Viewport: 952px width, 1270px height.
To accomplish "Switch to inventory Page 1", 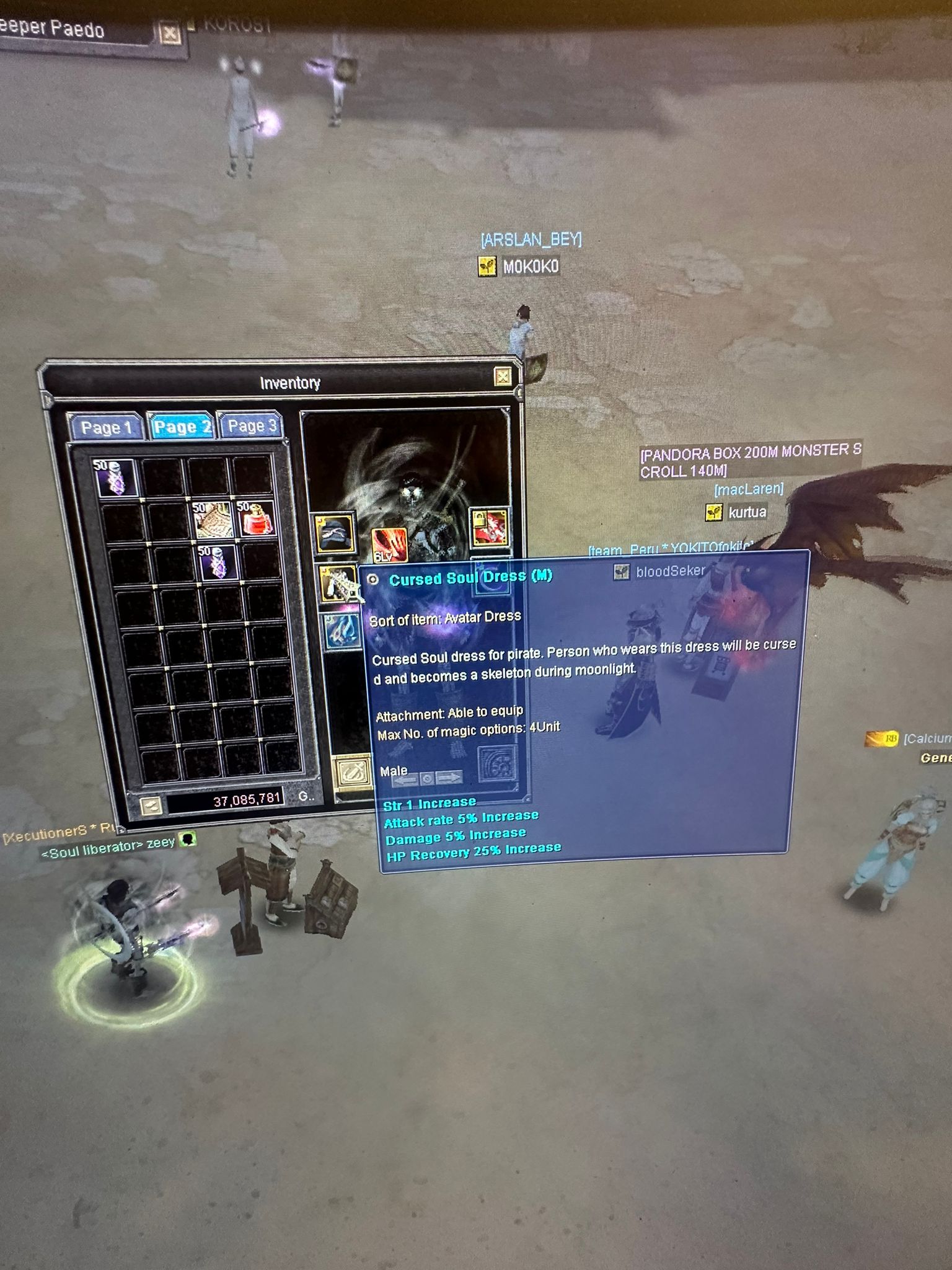I will click(106, 428).
